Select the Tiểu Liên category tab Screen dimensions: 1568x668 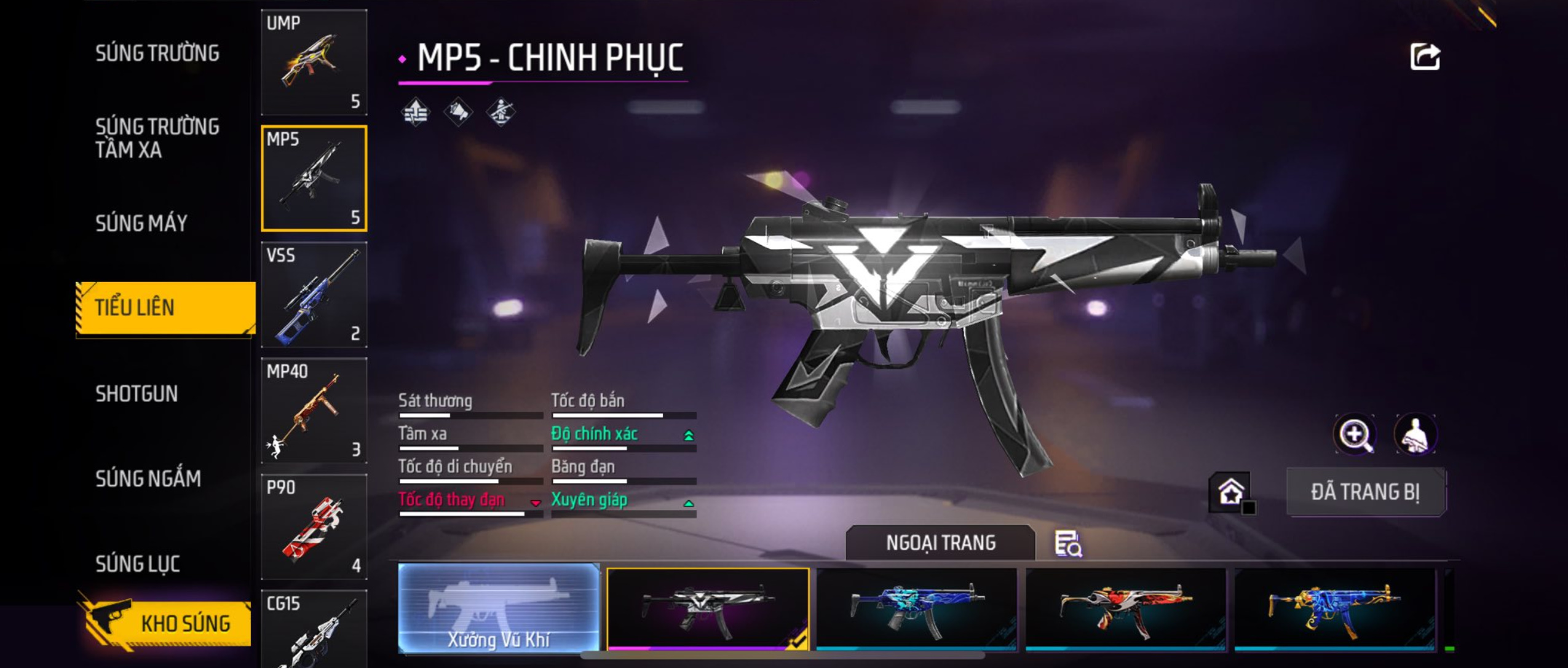pyautogui.click(x=165, y=308)
